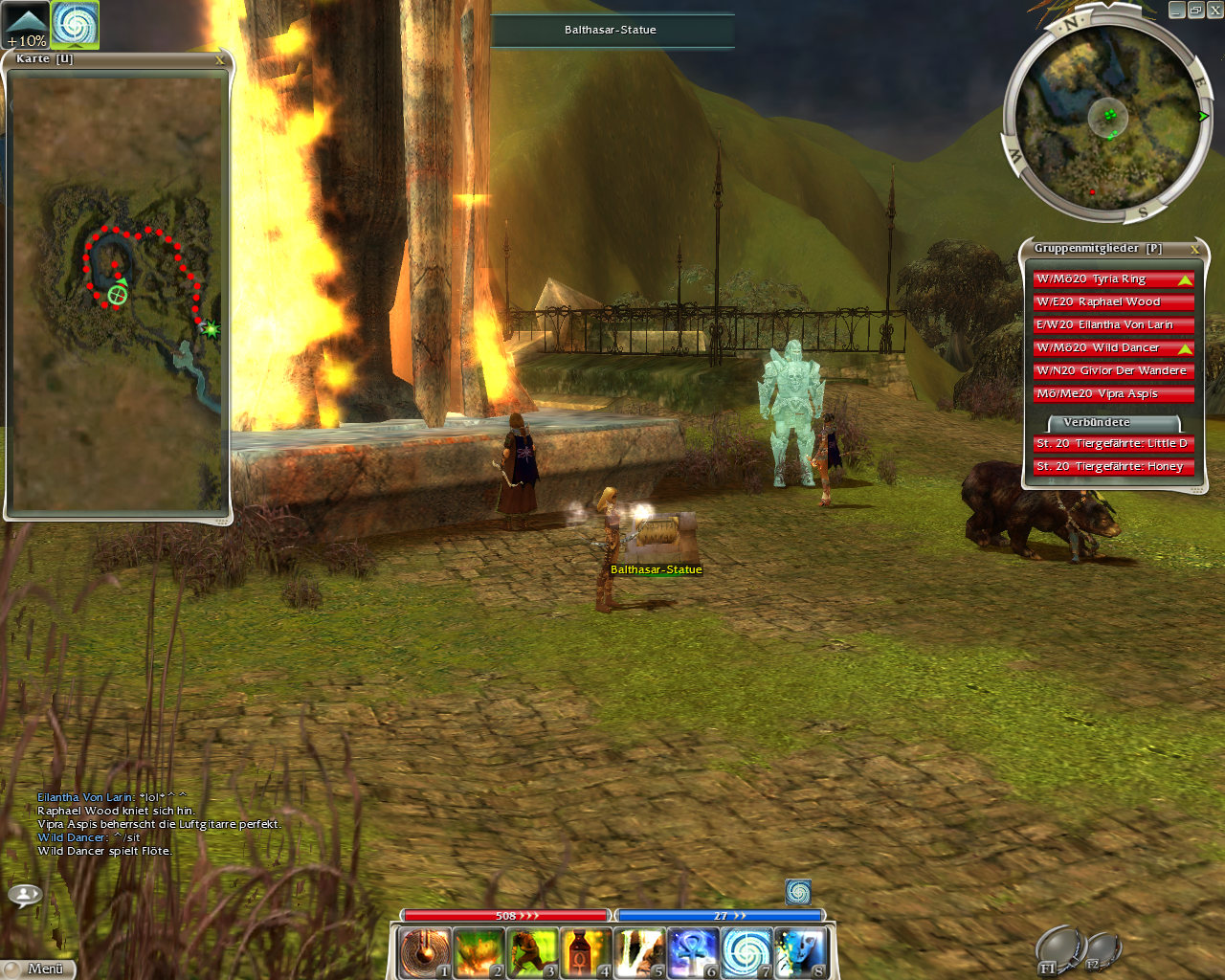This screenshot has height=980, width=1225.
Task: Close the Gruppenmitglieder panel
Action: coord(1194,249)
